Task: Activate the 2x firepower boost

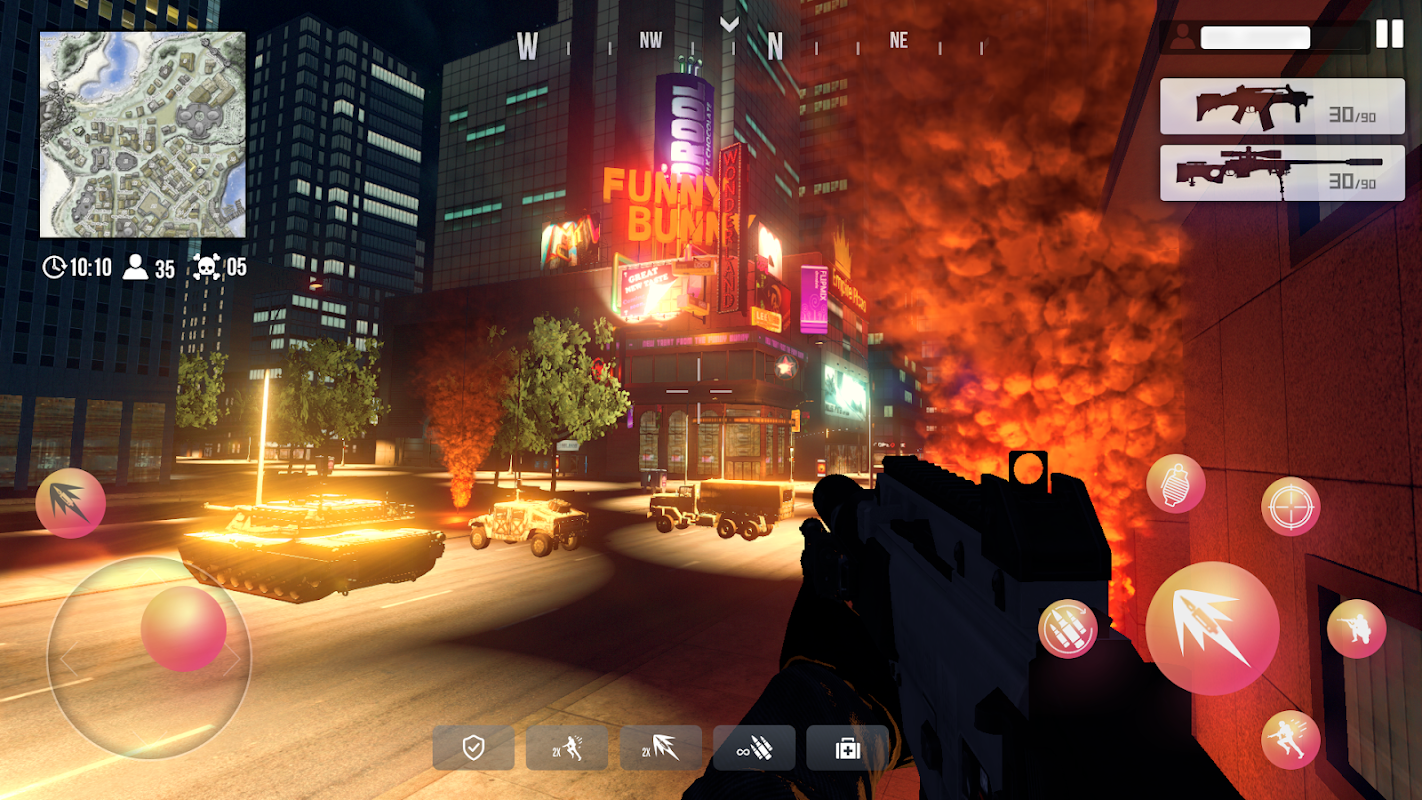Action: pyautogui.click(x=660, y=748)
